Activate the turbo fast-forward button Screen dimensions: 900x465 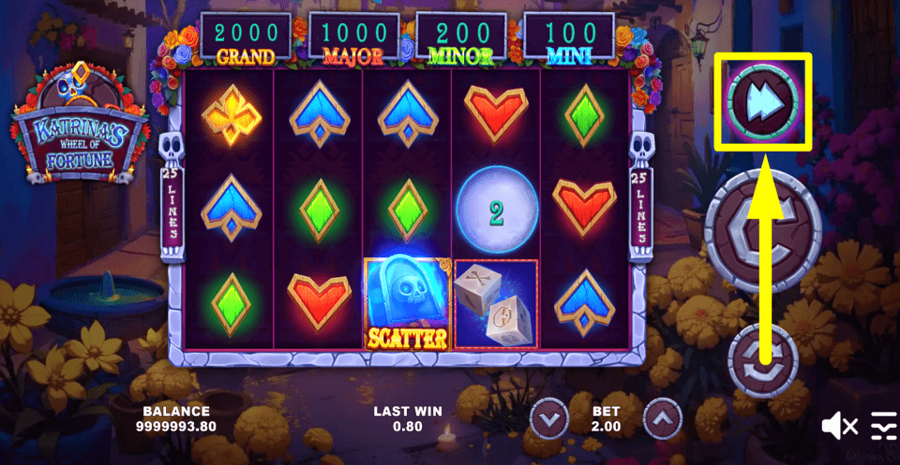point(765,97)
